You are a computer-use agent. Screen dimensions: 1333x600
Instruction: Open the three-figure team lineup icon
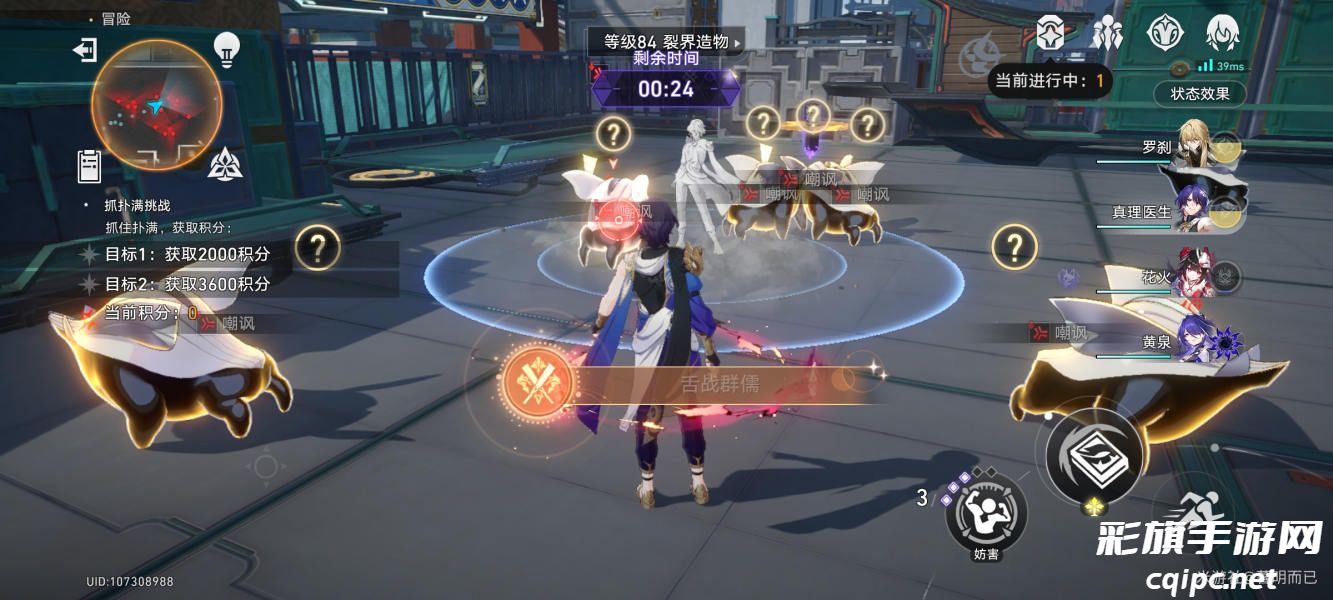[1107, 33]
